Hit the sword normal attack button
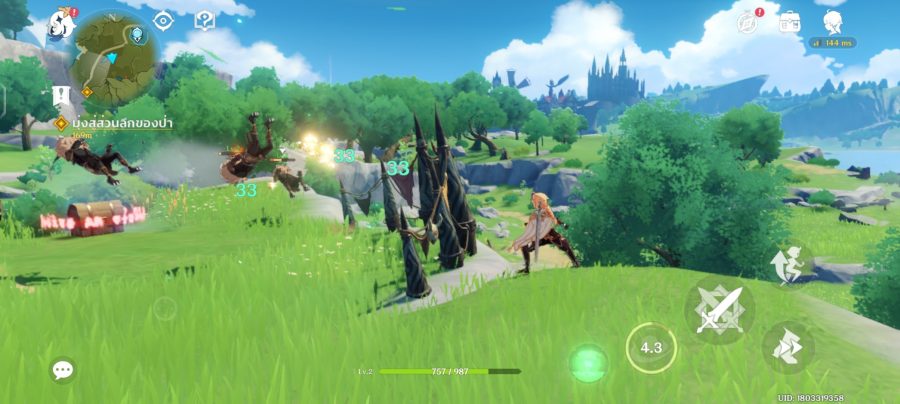This screenshot has height=404, width=900. 720,309
